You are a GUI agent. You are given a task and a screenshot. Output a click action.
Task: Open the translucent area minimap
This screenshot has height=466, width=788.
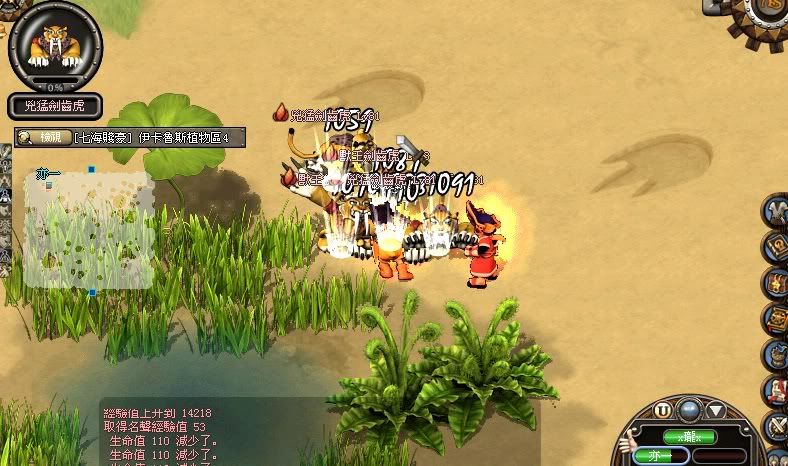coord(90,230)
